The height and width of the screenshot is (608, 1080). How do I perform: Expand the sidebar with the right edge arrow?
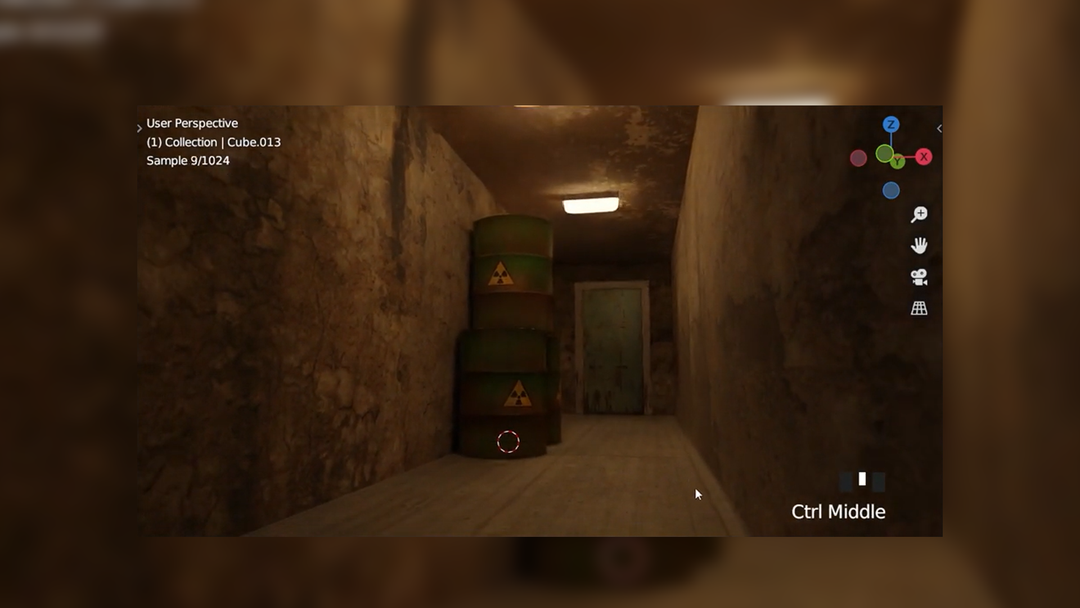pyautogui.click(x=939, y=129)
